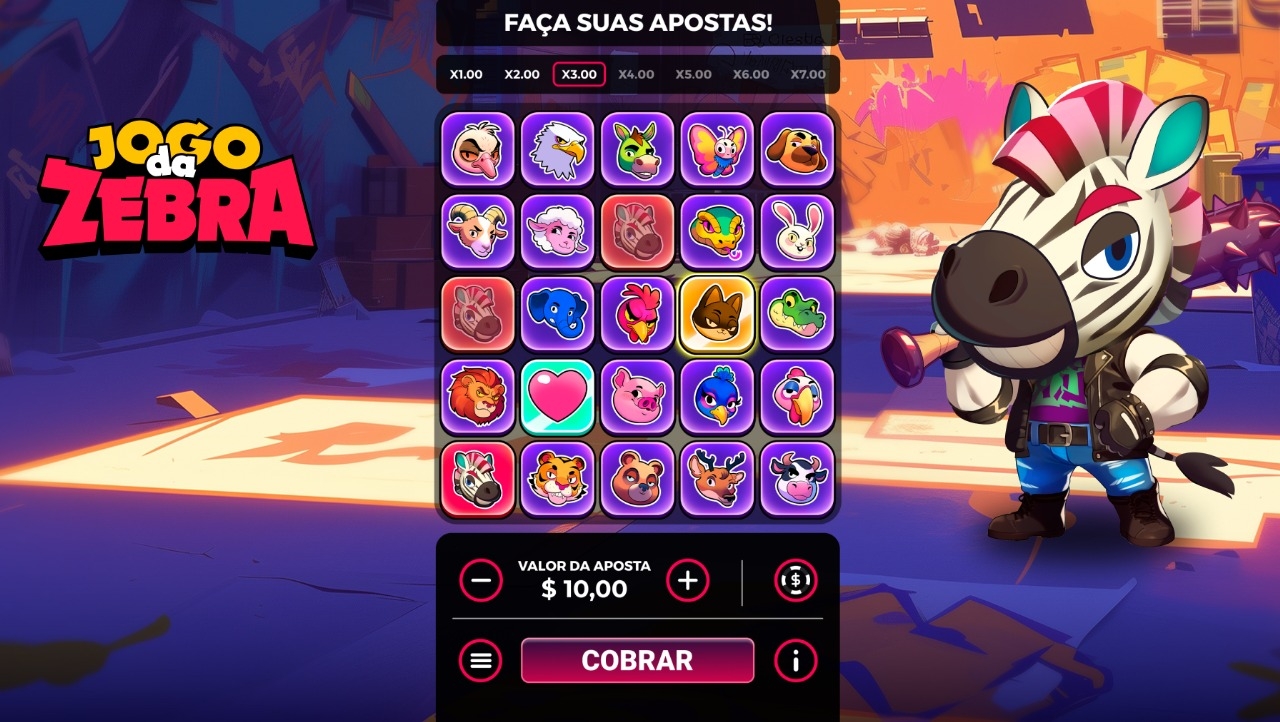Select the X1.00 multiplier

(466, 74)
